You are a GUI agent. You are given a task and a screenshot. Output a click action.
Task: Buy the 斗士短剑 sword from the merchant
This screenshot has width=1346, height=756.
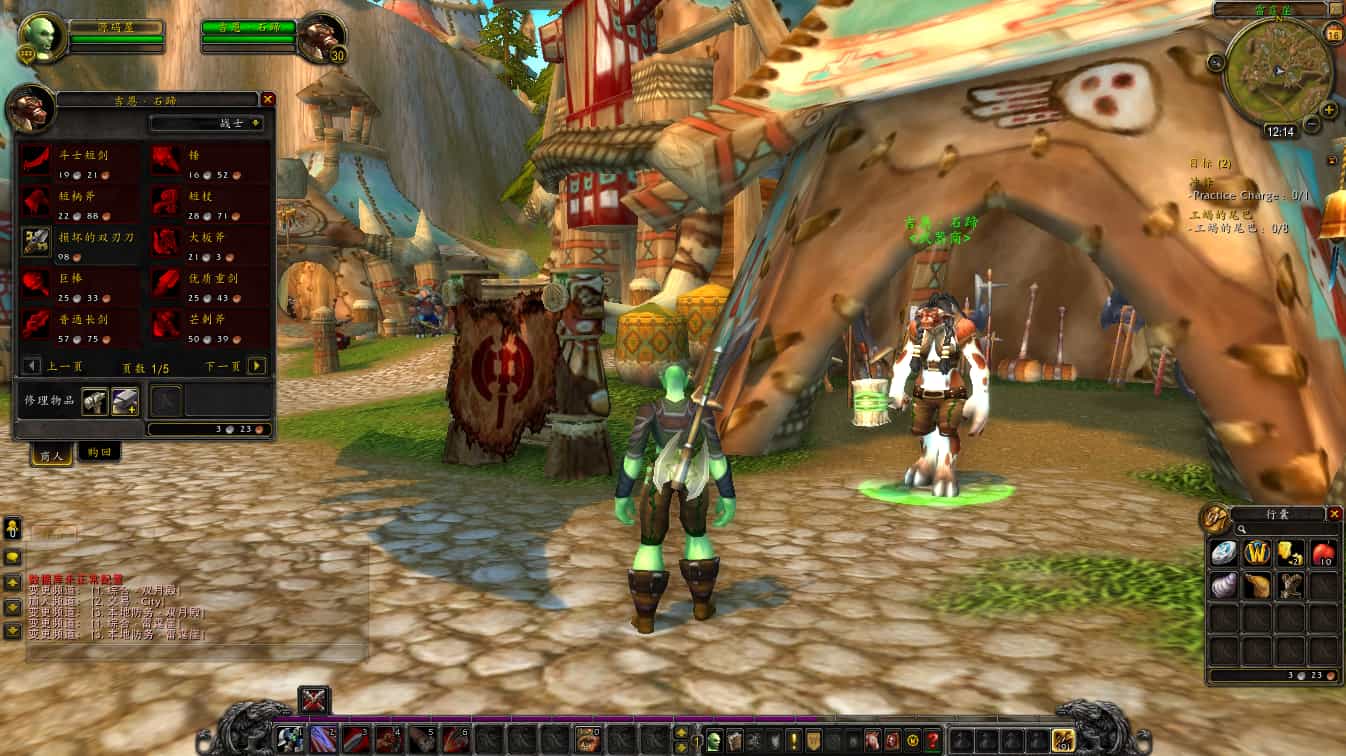(x=37, y=160)
